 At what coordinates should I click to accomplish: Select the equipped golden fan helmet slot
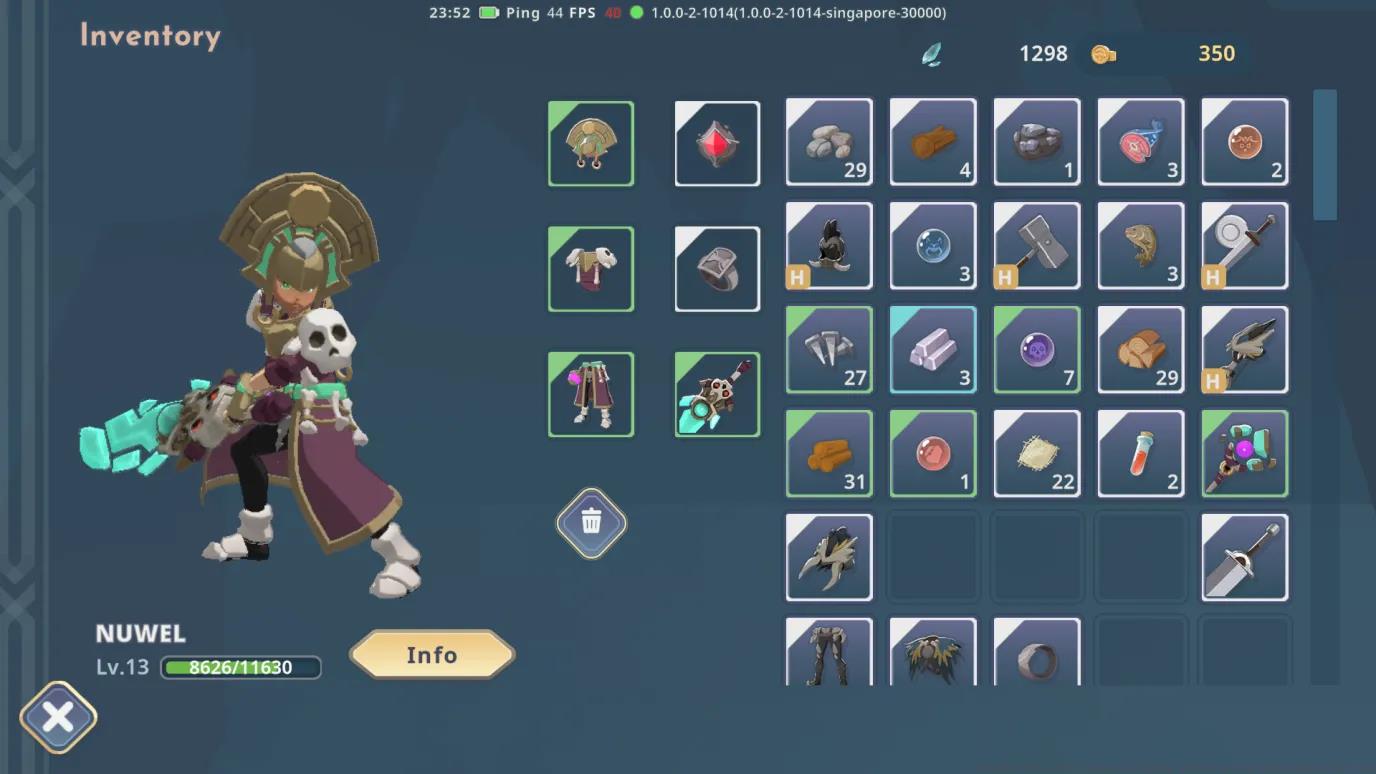click(591, 144)
